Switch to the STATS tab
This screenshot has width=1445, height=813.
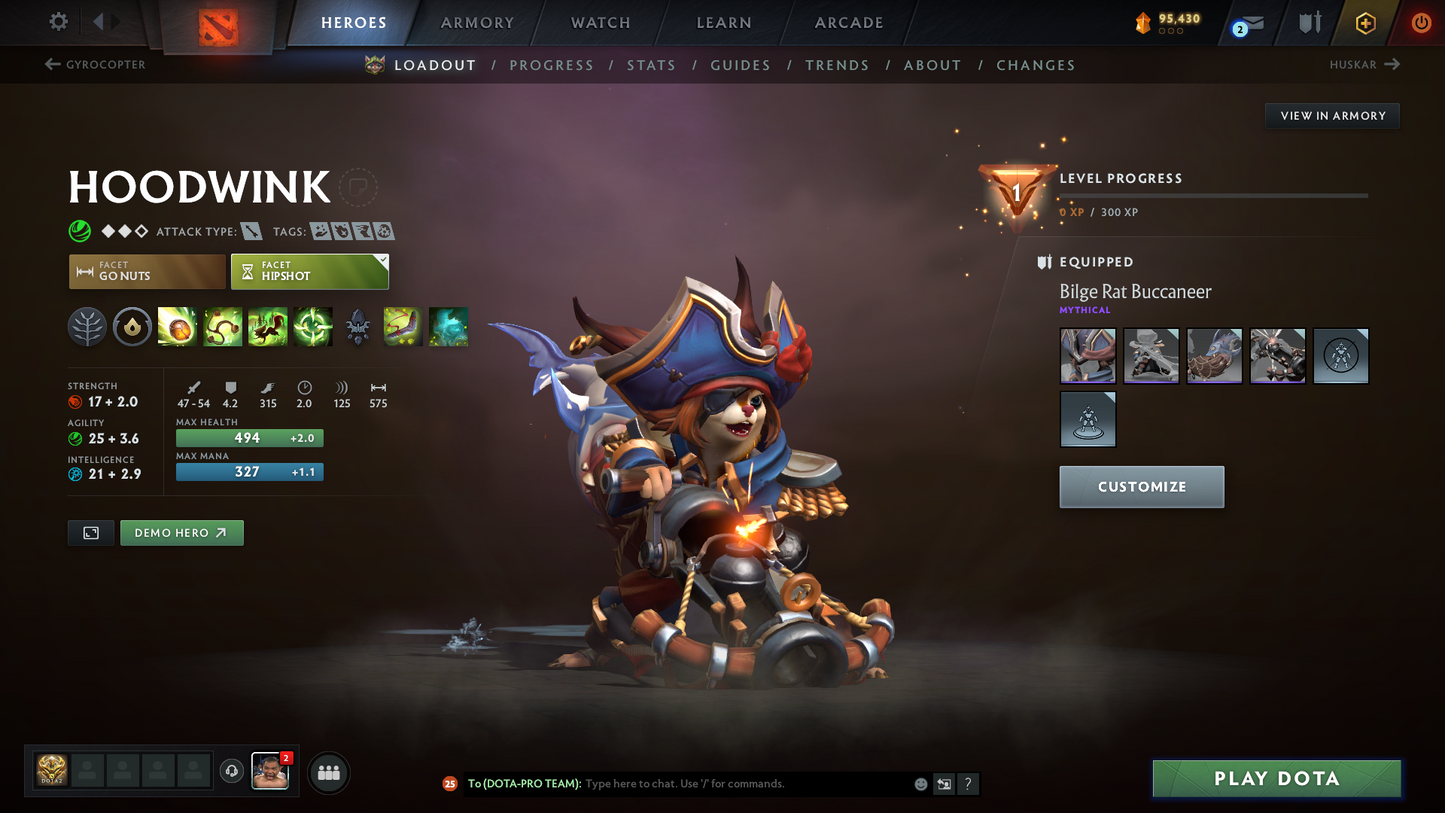651,64
